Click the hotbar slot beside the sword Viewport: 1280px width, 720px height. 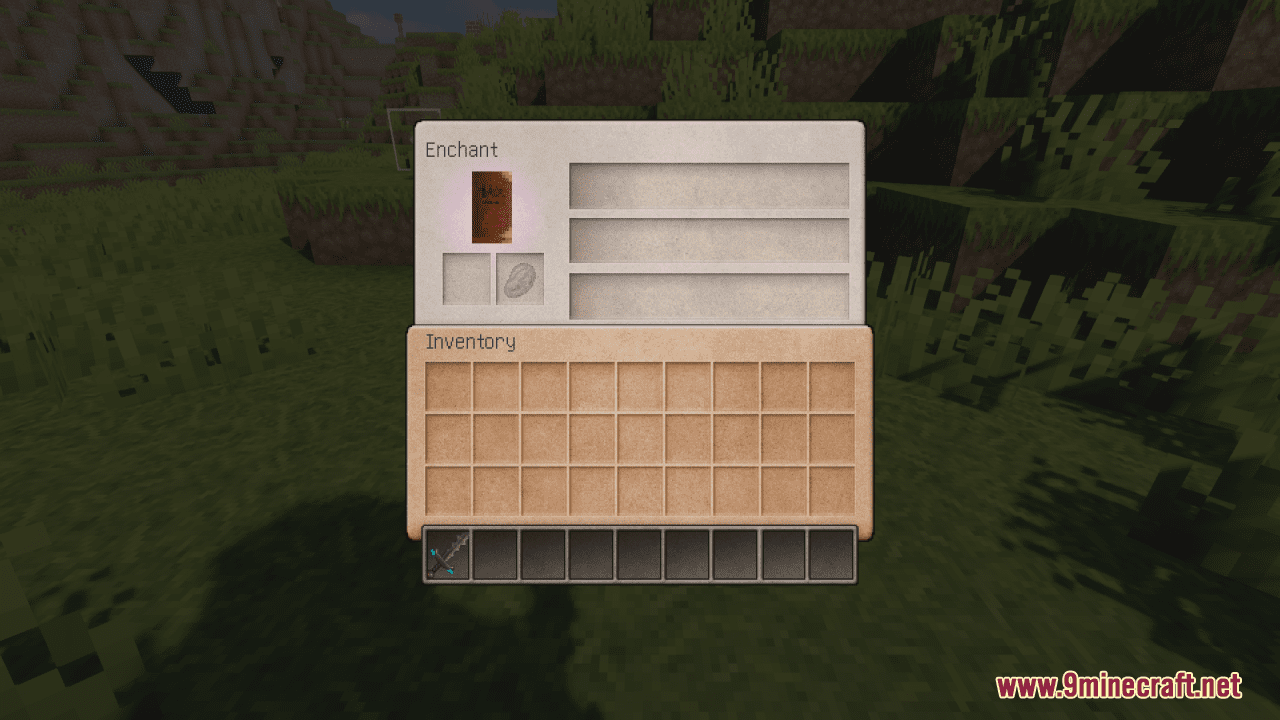click(495, 555)
